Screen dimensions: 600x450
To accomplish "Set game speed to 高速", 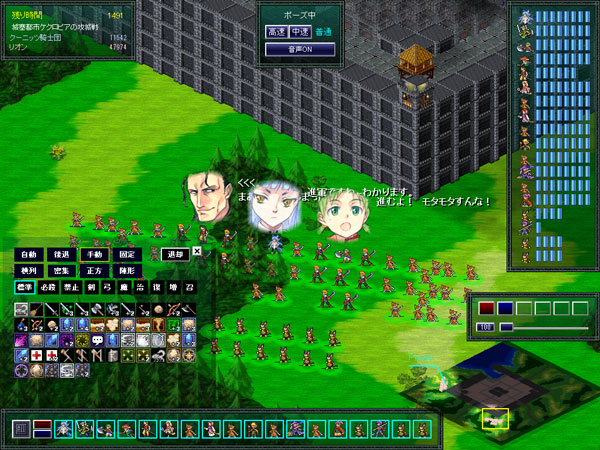I will pyautogui.click(x=276, y=32).
